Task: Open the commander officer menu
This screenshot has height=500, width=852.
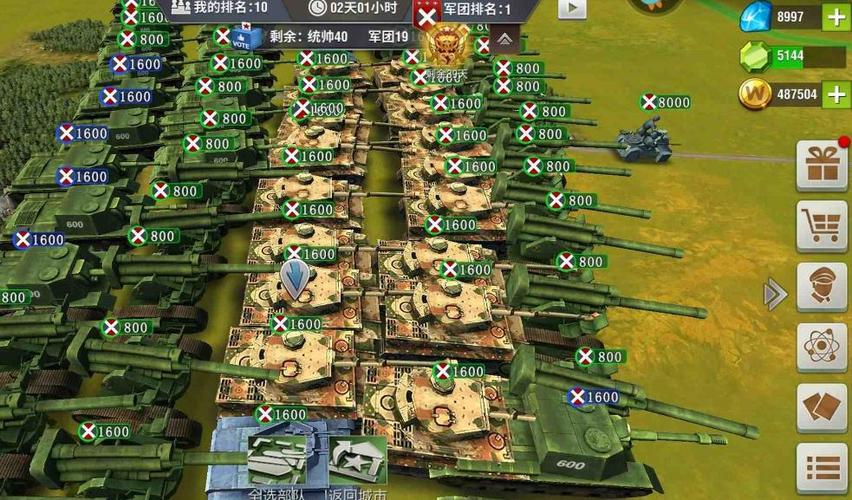Action: [x=821, y=287]
